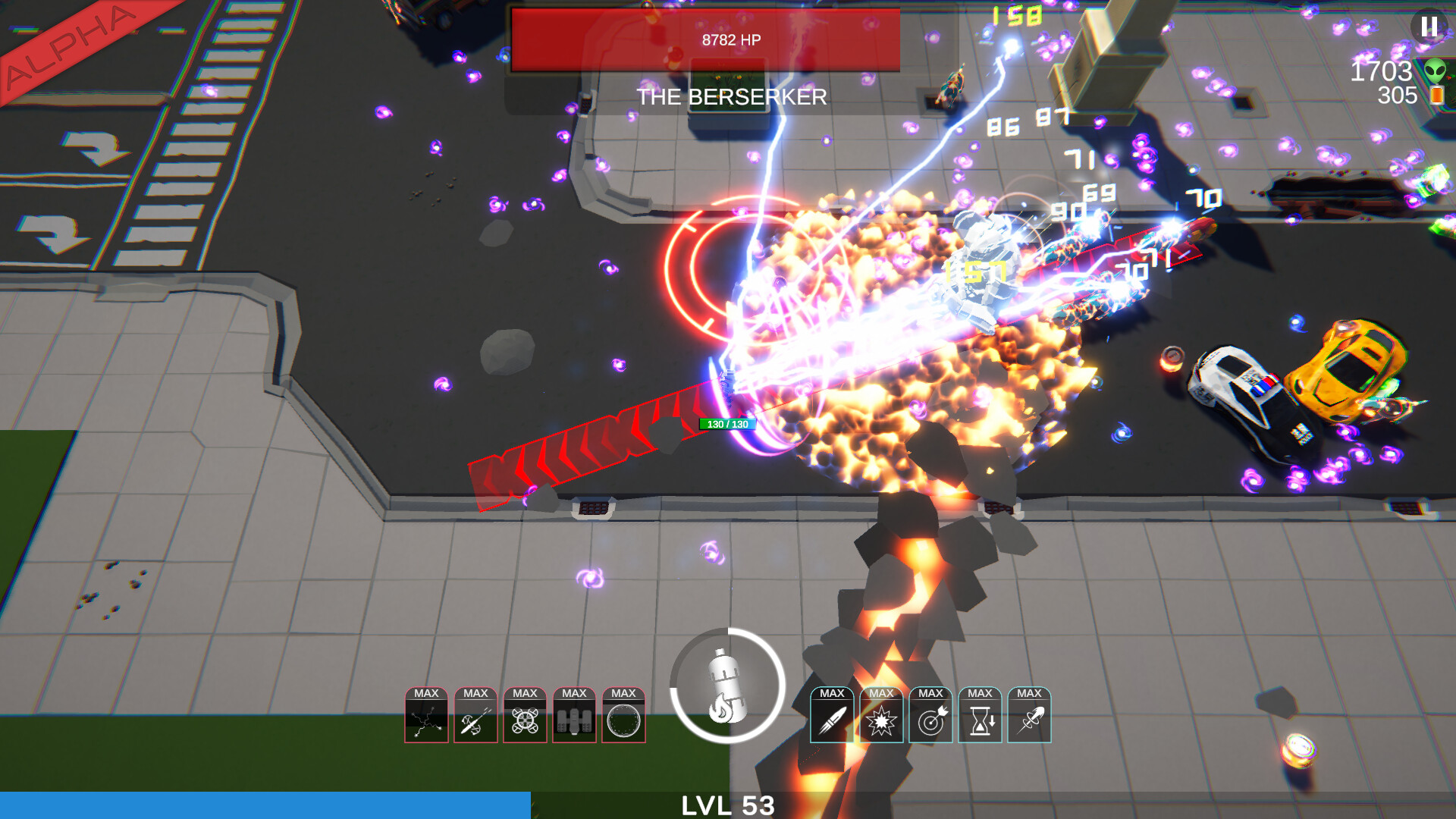
Task: Activate the drone quadcopter ability
Action: click(x=526, y=717)
